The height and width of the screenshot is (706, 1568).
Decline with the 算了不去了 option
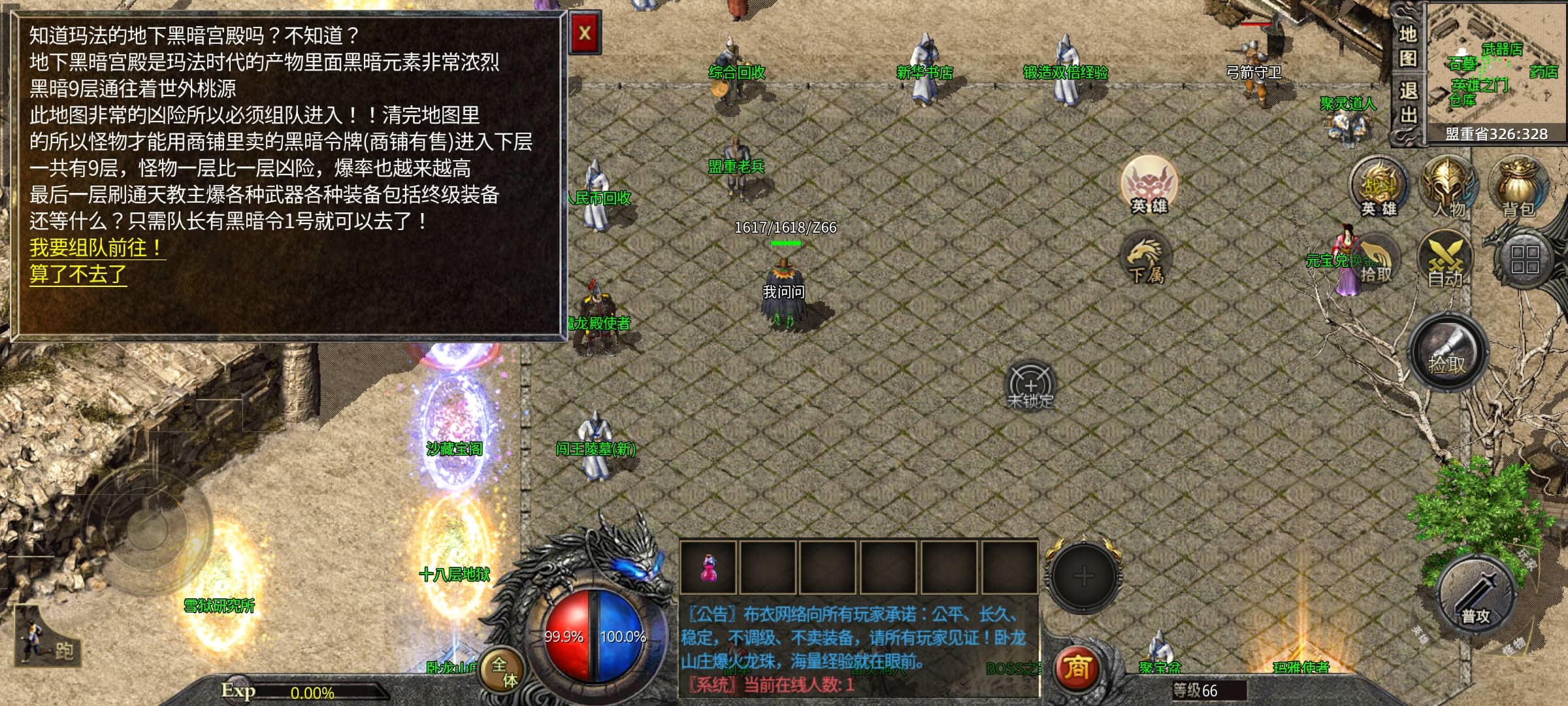(78, 274)
